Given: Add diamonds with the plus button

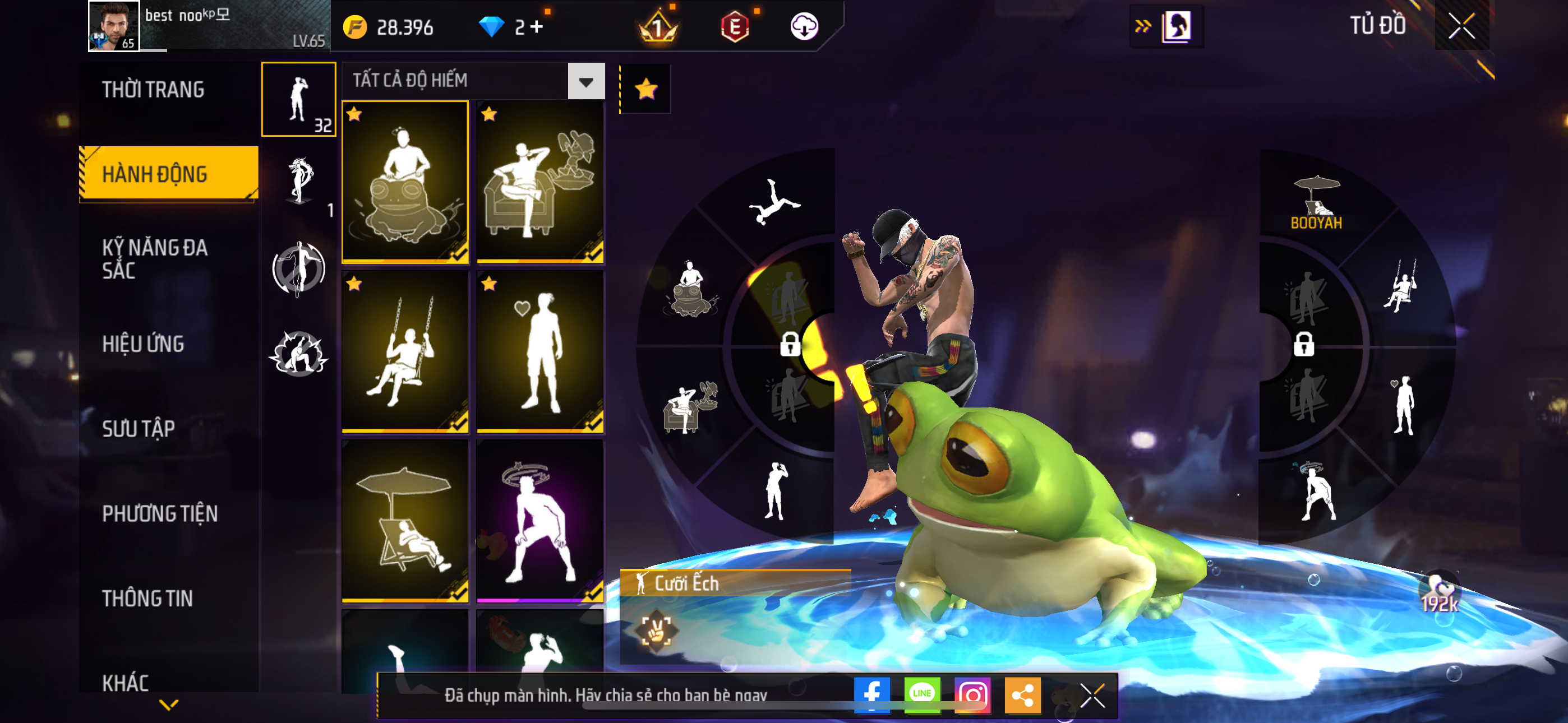Looking at the screenshot, I should pos(536,27).
